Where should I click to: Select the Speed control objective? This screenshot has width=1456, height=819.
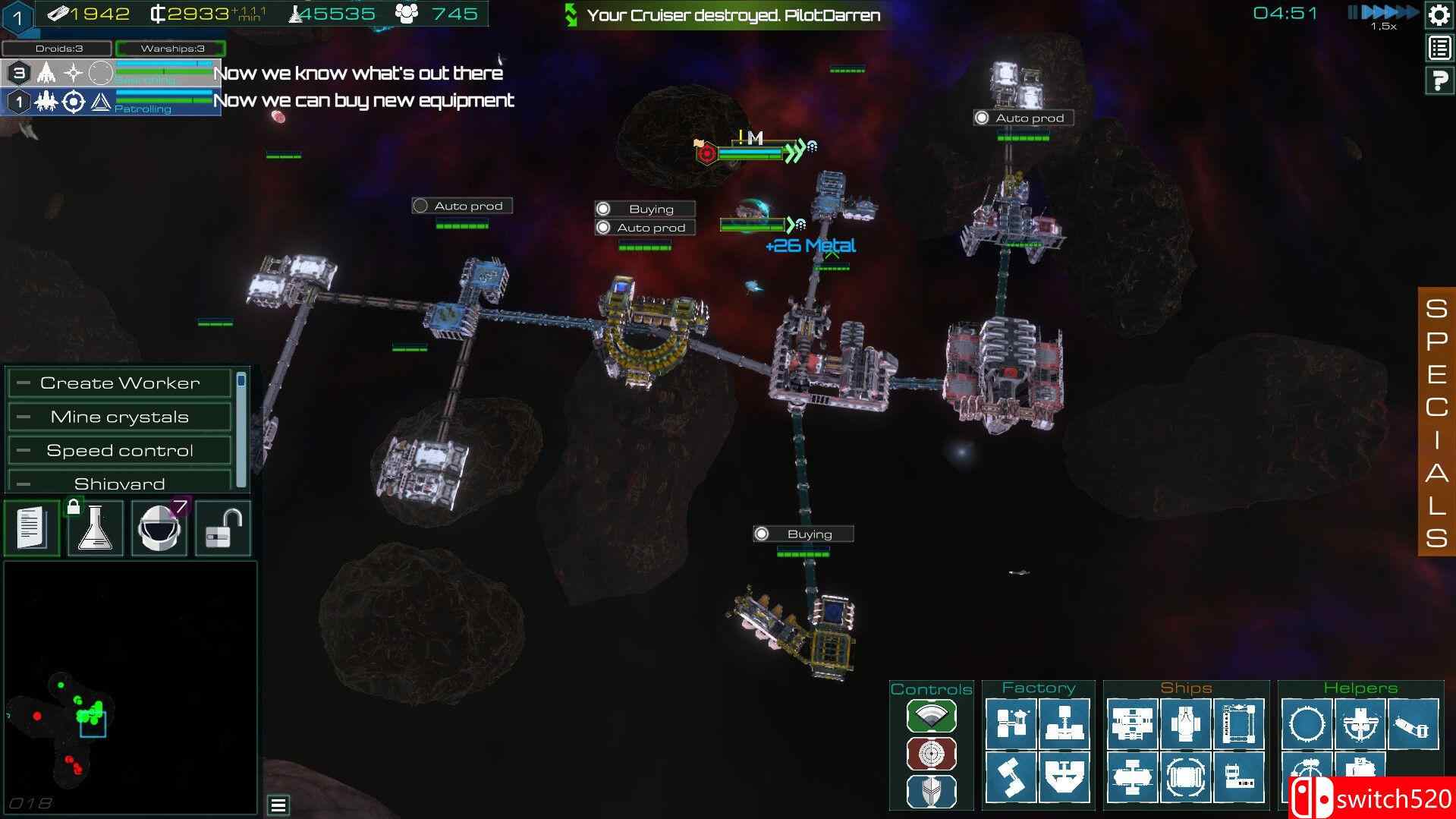(120, 450)
